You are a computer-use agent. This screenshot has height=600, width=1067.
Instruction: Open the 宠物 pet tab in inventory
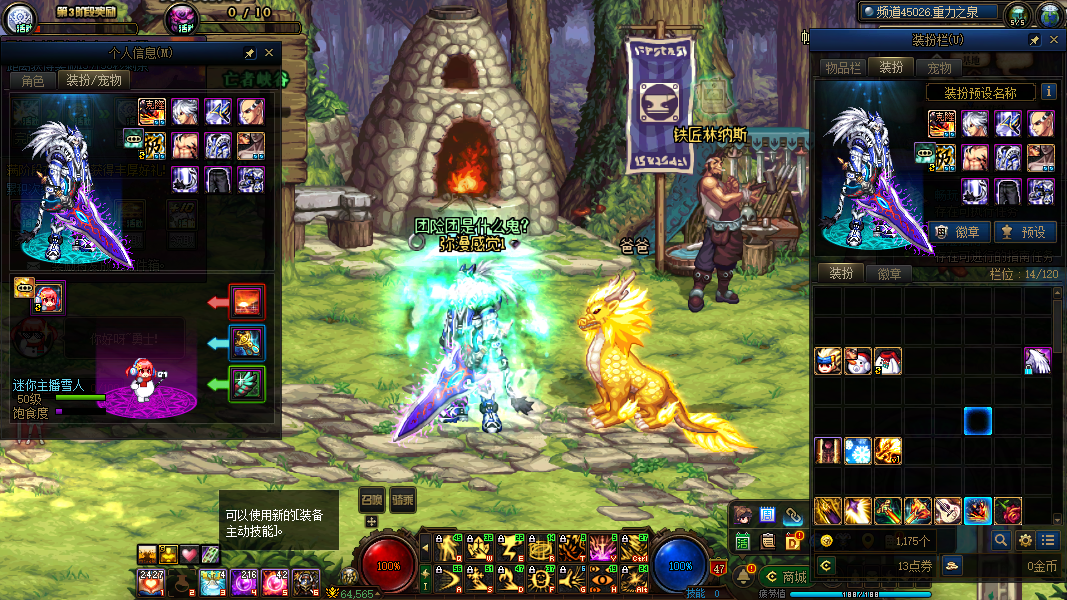pyautogui.click(x=940, y=68)
